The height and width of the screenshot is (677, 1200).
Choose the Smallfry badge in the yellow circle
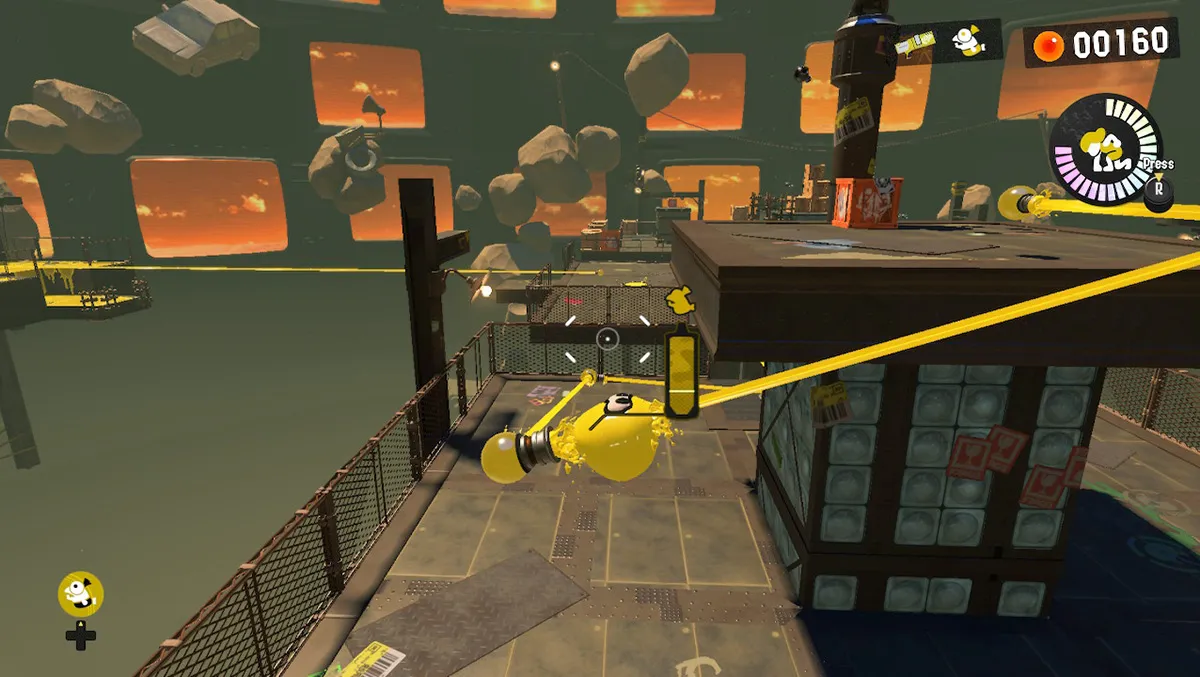click(80, 594)
